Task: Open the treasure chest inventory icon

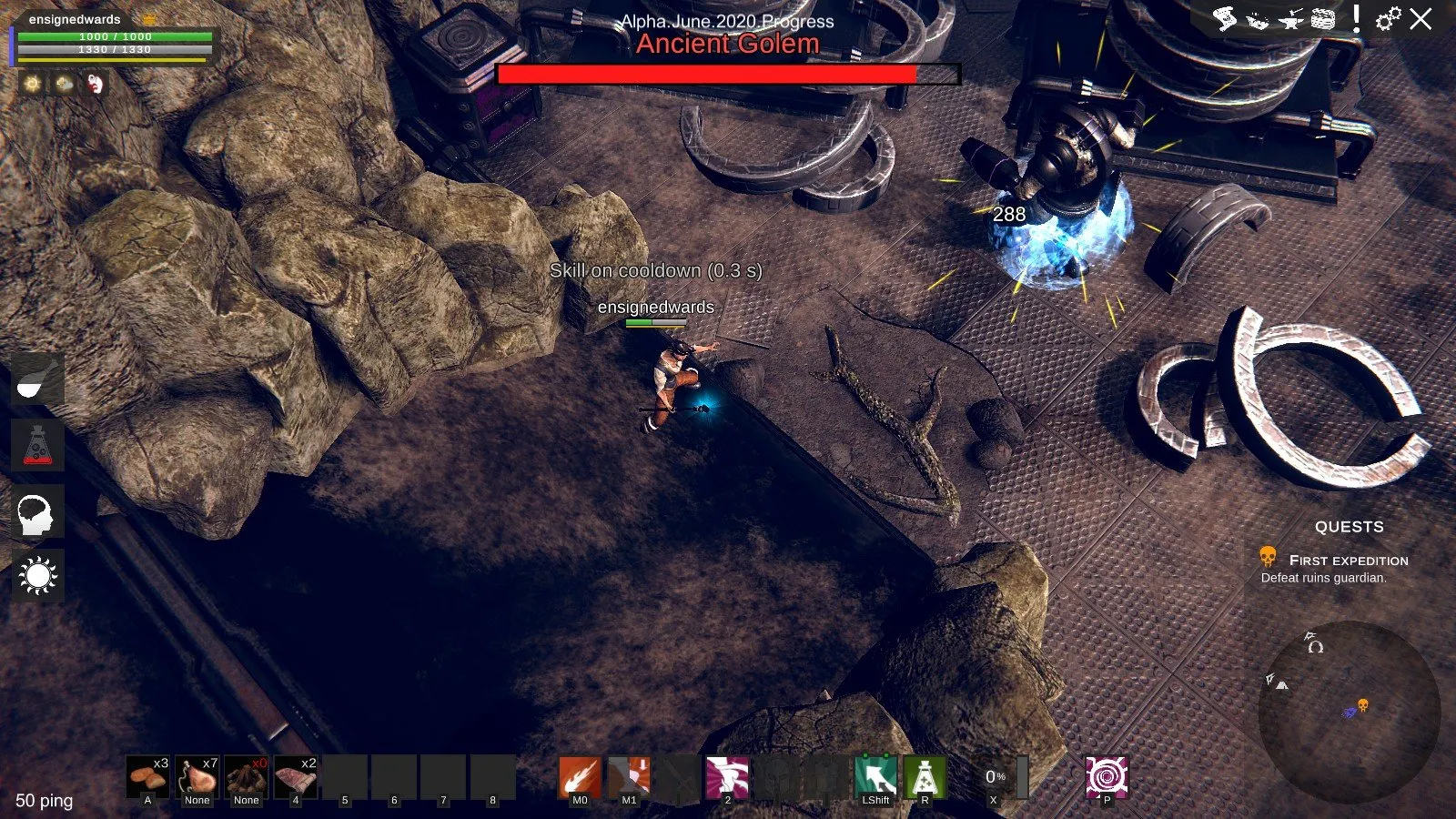Action: coord(1323,19)
